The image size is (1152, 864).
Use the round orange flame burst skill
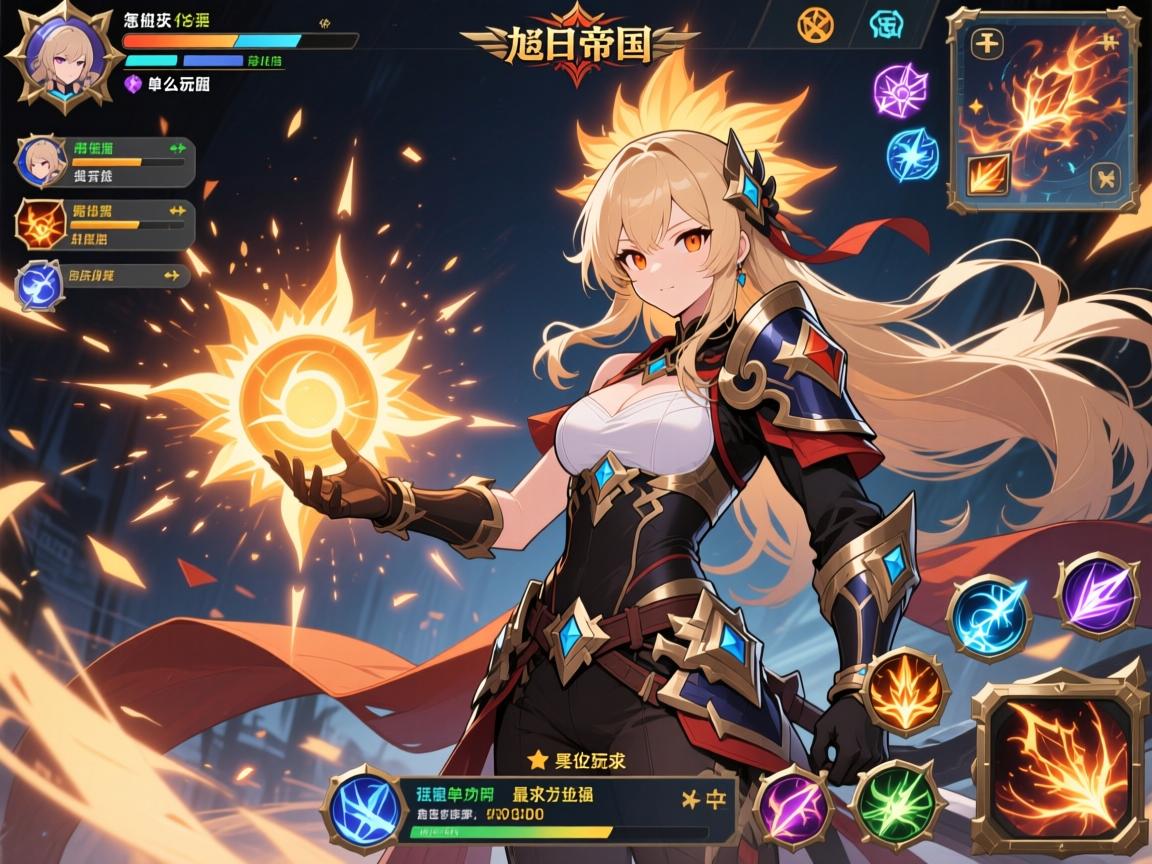point(906,691)
